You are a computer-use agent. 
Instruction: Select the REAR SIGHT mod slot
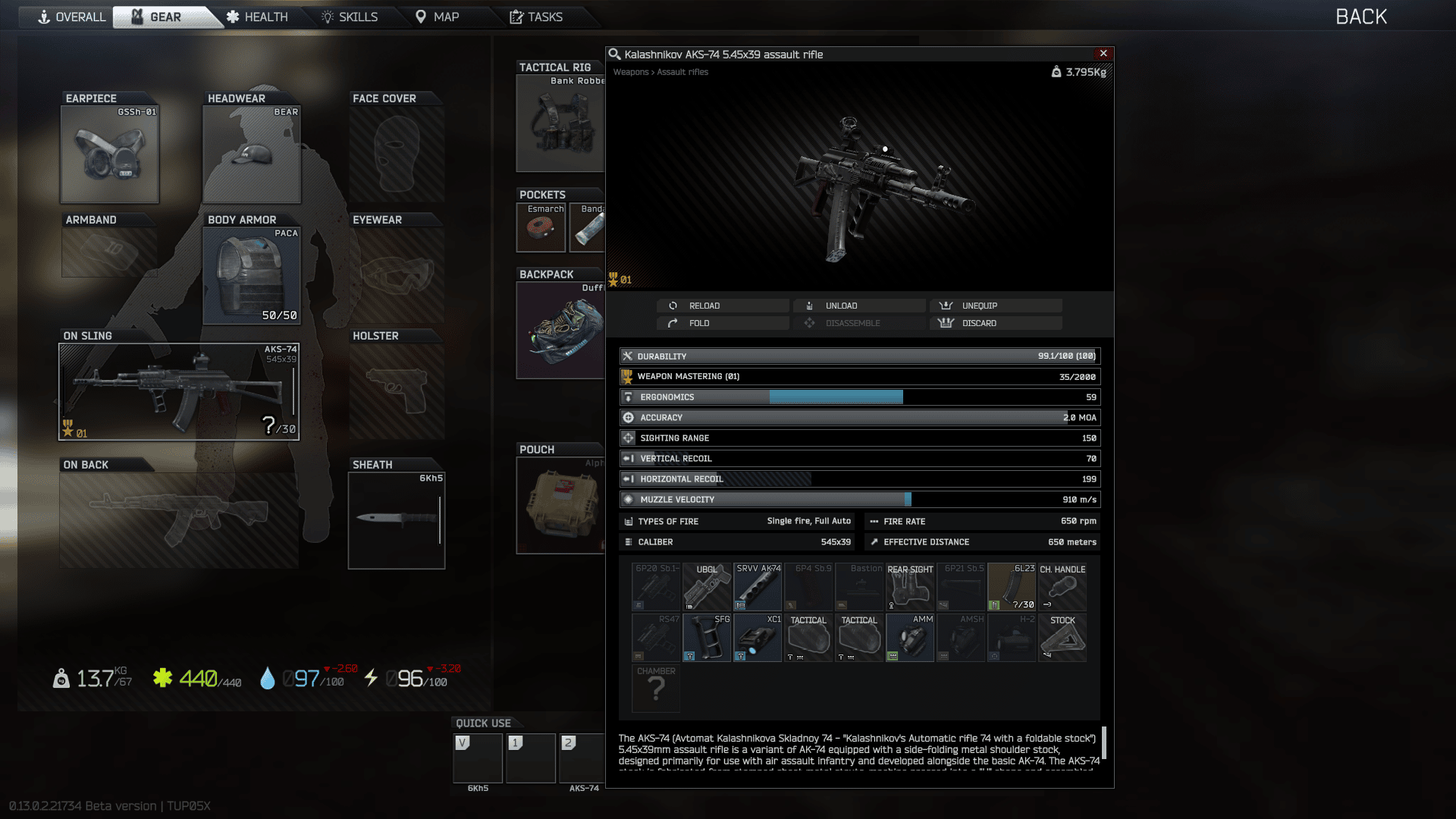click(910, 586)
